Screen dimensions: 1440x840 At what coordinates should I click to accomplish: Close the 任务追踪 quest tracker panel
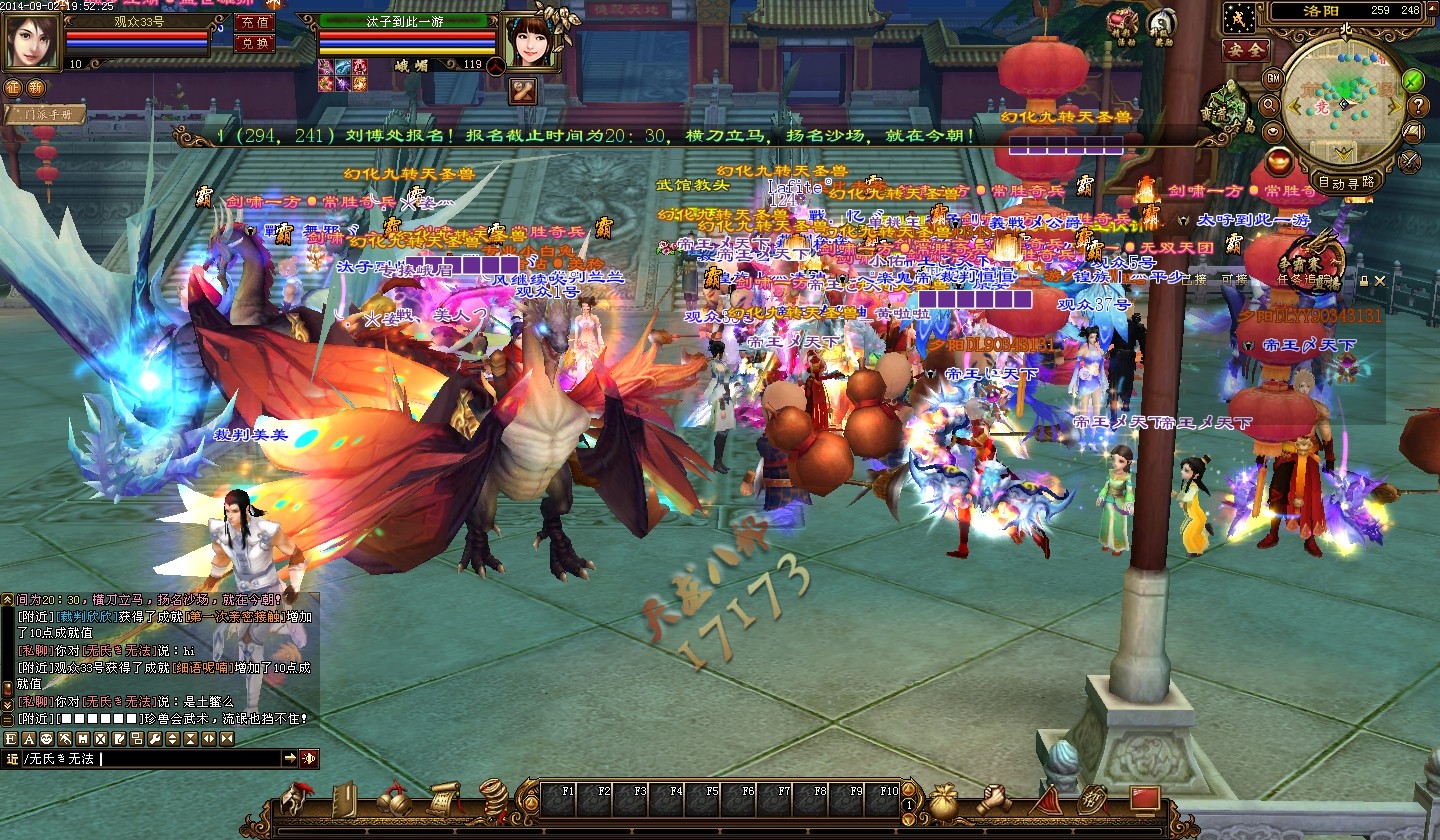1379,281
